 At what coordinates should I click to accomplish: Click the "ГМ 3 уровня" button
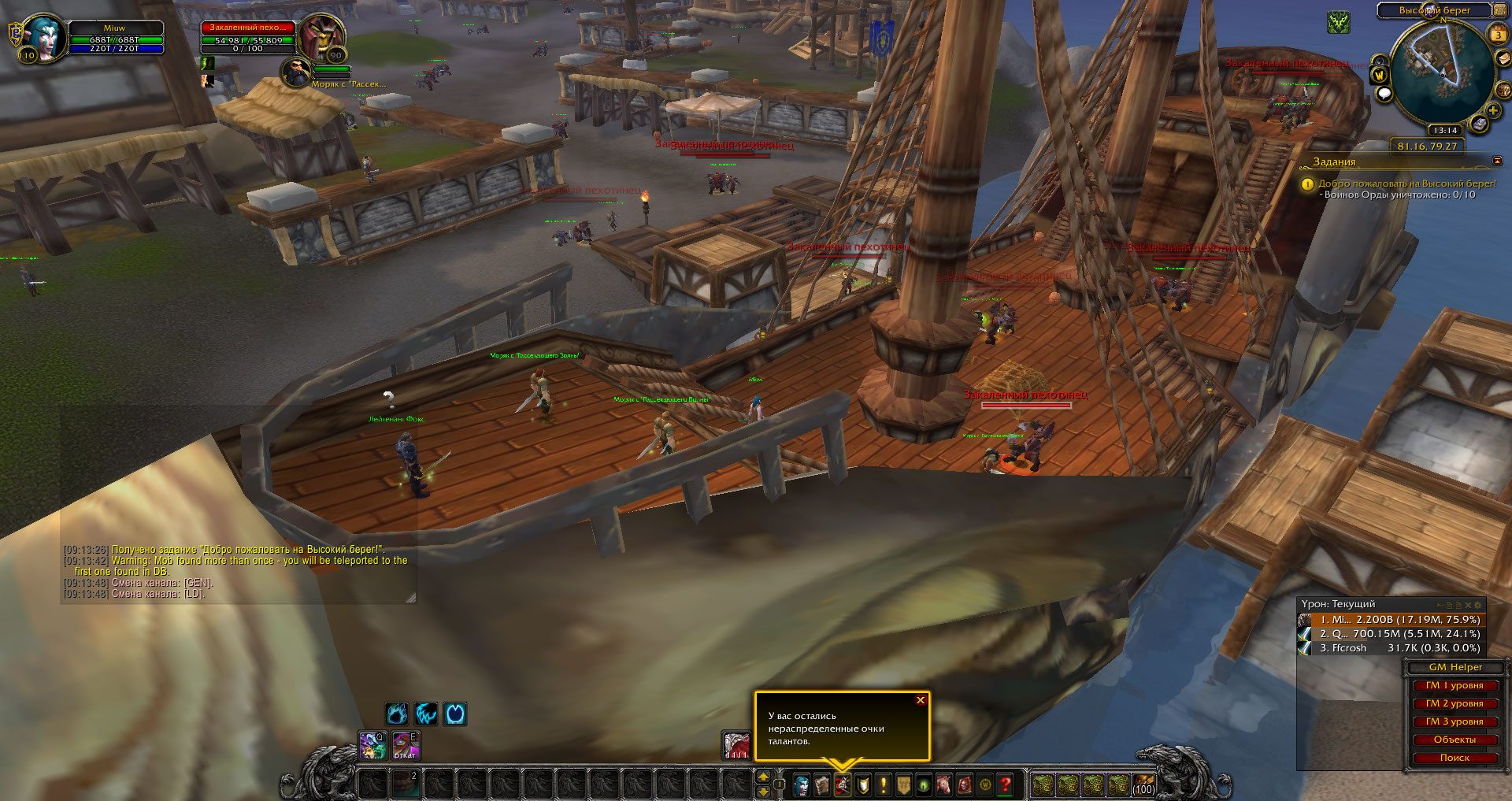tap(1454, 721)
